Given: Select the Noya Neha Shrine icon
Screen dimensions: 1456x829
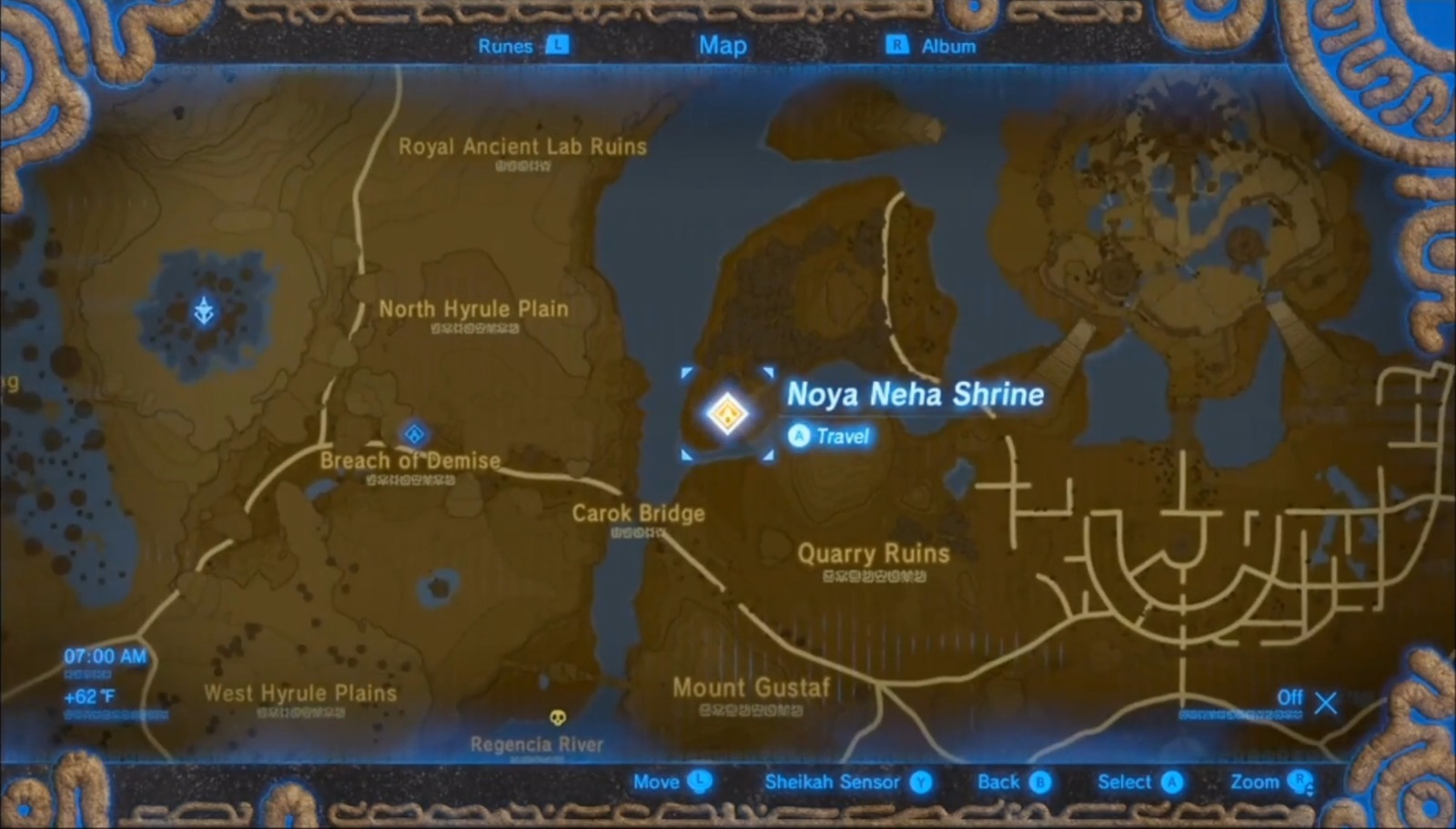Looking at the screenshot, I should tap(727, 412).
